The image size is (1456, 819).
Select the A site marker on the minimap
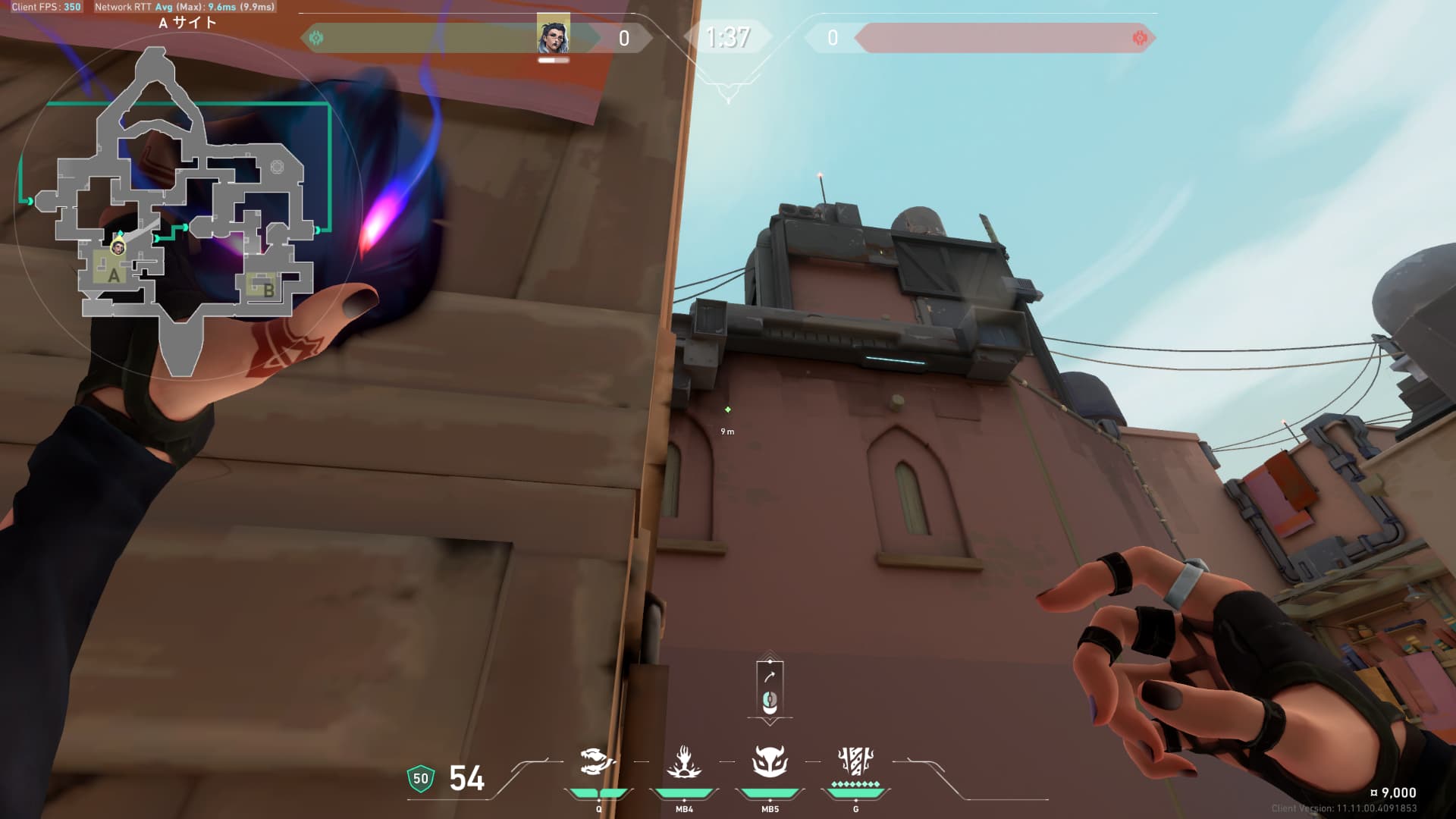[x=114, y=275]
